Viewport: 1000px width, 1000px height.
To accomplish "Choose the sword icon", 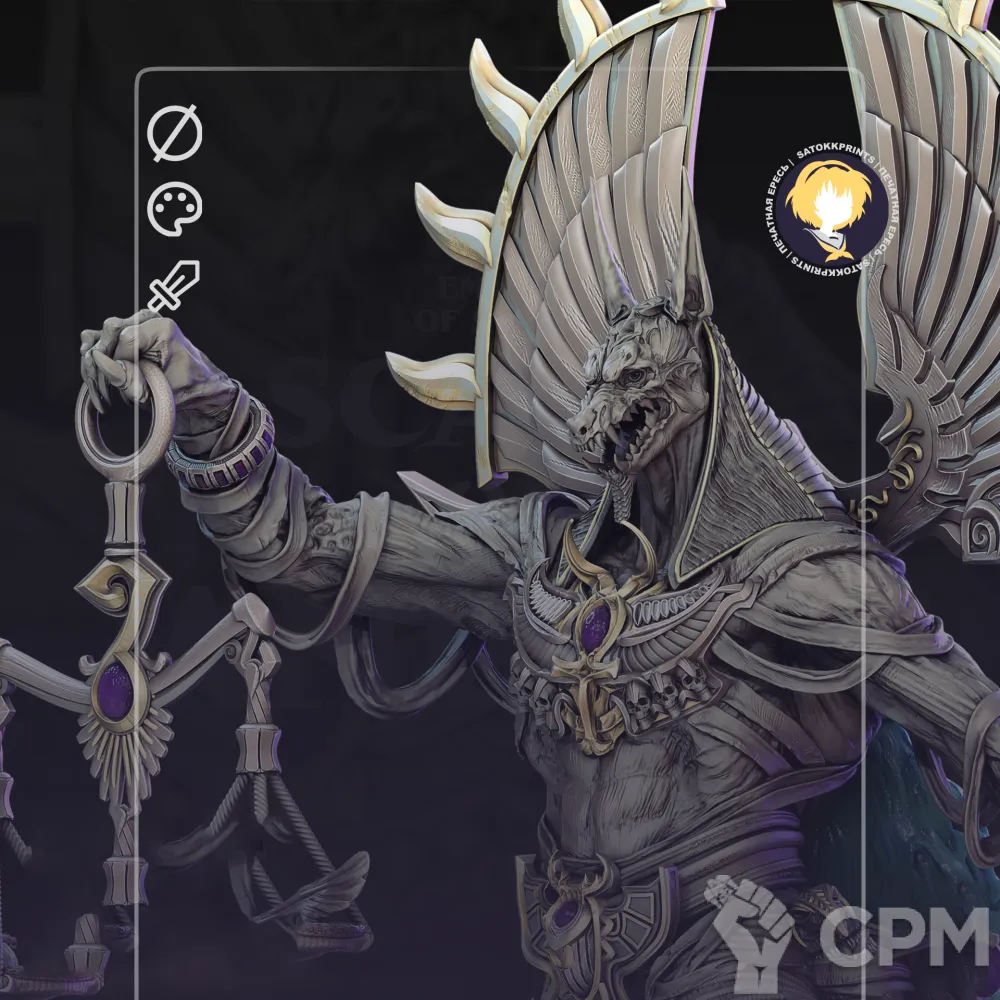I will 174,285.
